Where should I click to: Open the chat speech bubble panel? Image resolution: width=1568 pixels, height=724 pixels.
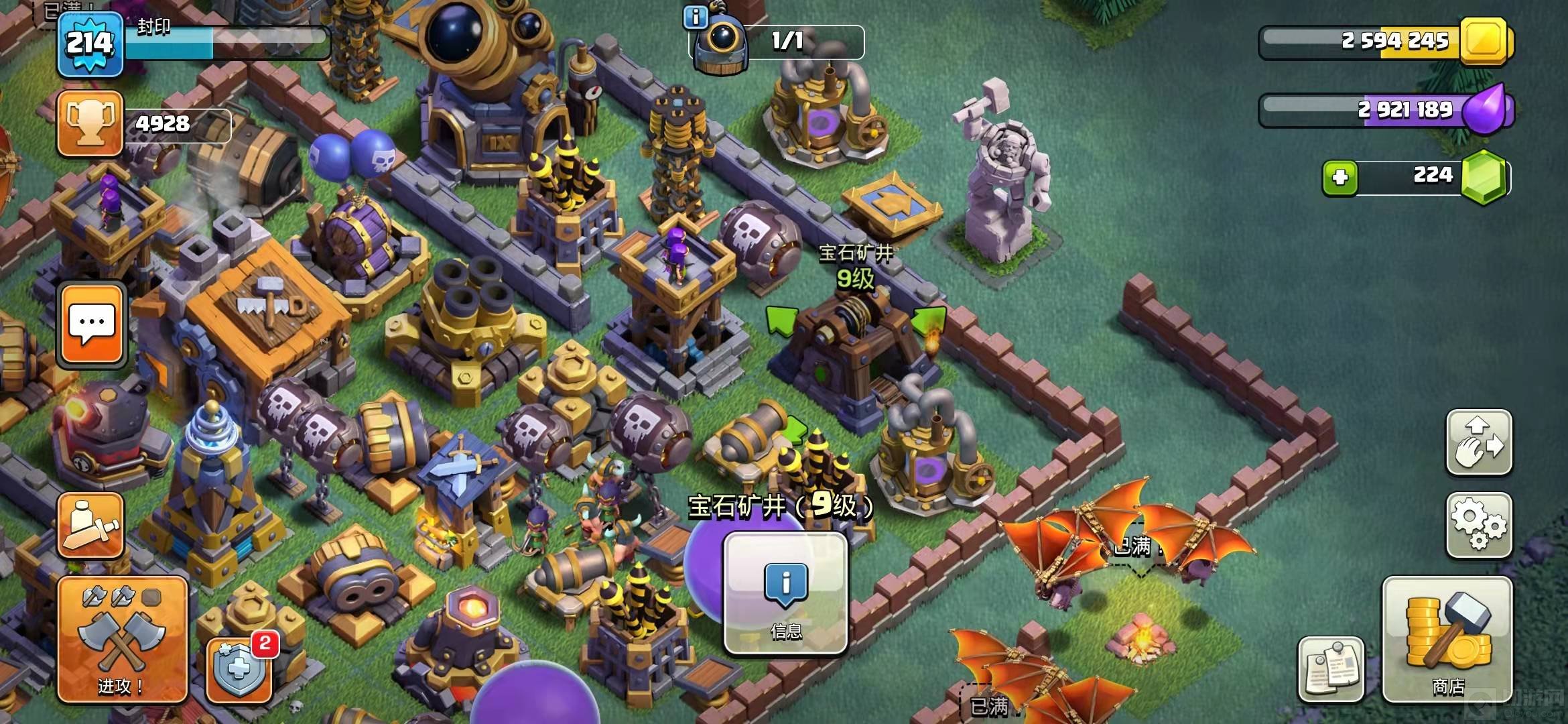[92, 325]
